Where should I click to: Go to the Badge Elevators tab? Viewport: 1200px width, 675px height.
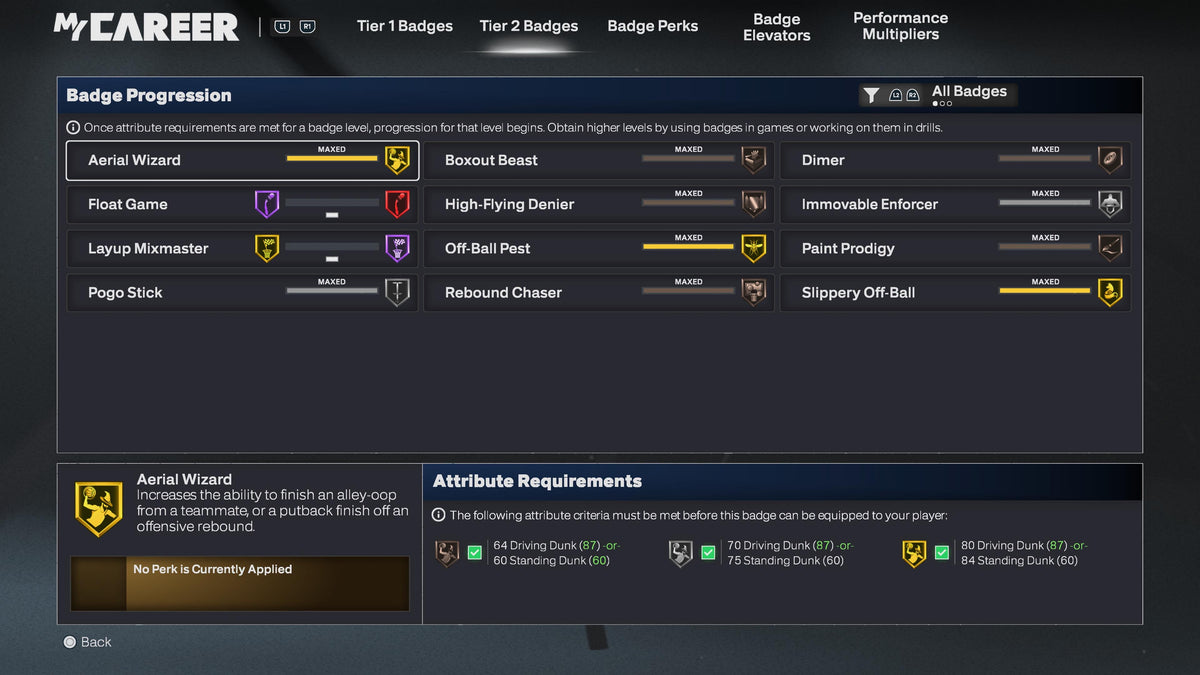pos(776,27)
